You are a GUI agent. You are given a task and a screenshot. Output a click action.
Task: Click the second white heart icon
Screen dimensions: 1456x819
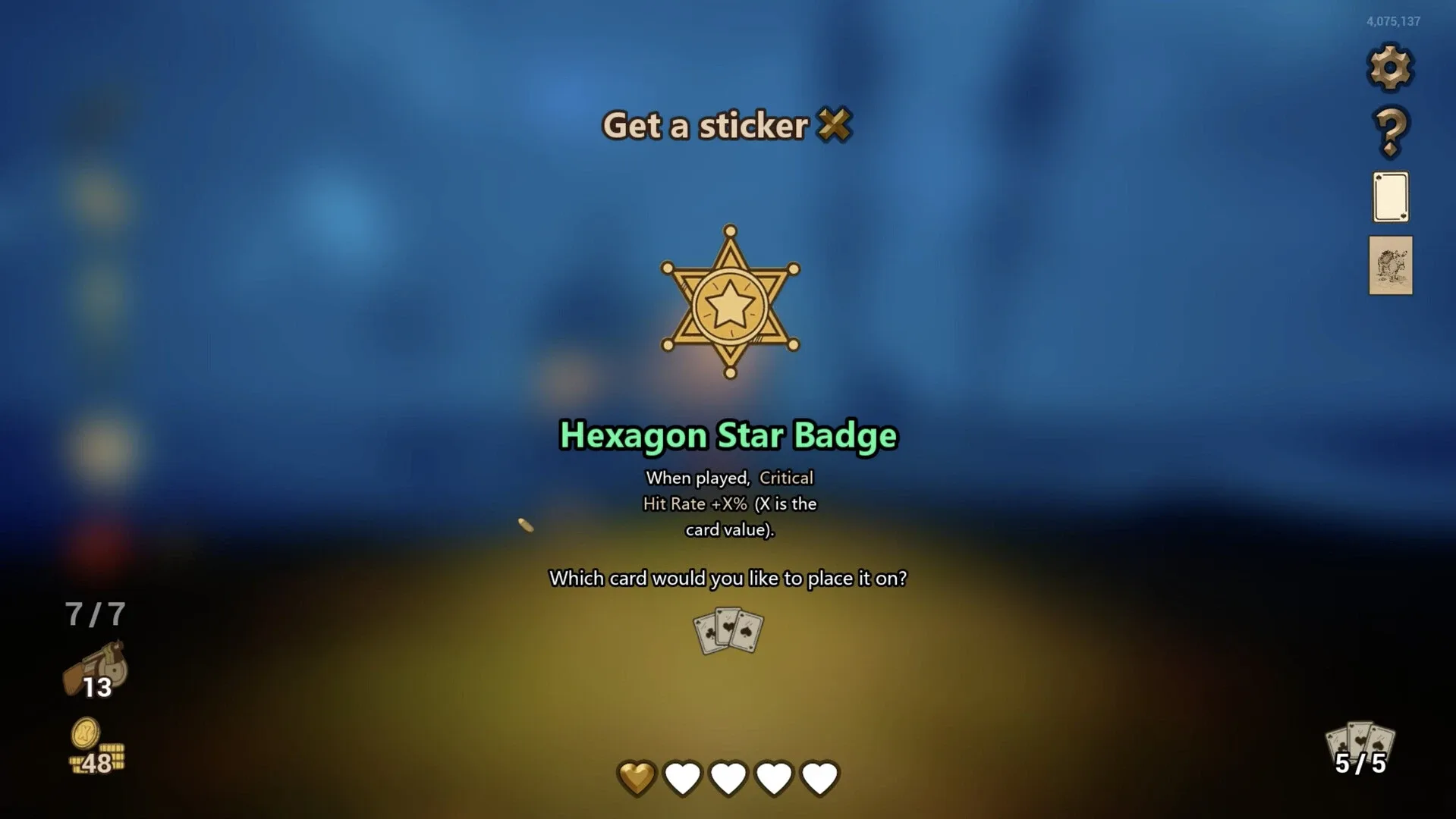682,776
